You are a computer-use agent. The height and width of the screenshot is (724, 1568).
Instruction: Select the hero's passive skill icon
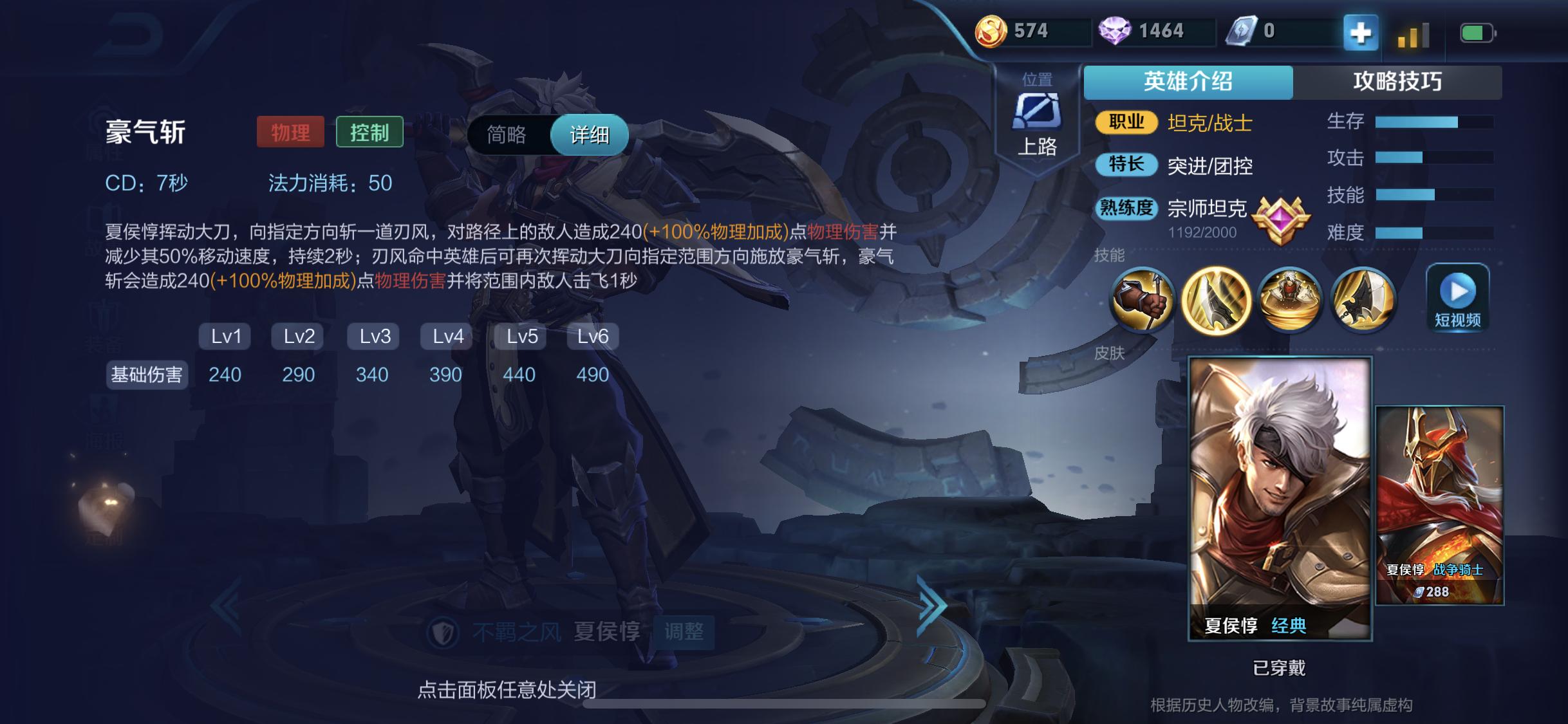coord(1147,300)
